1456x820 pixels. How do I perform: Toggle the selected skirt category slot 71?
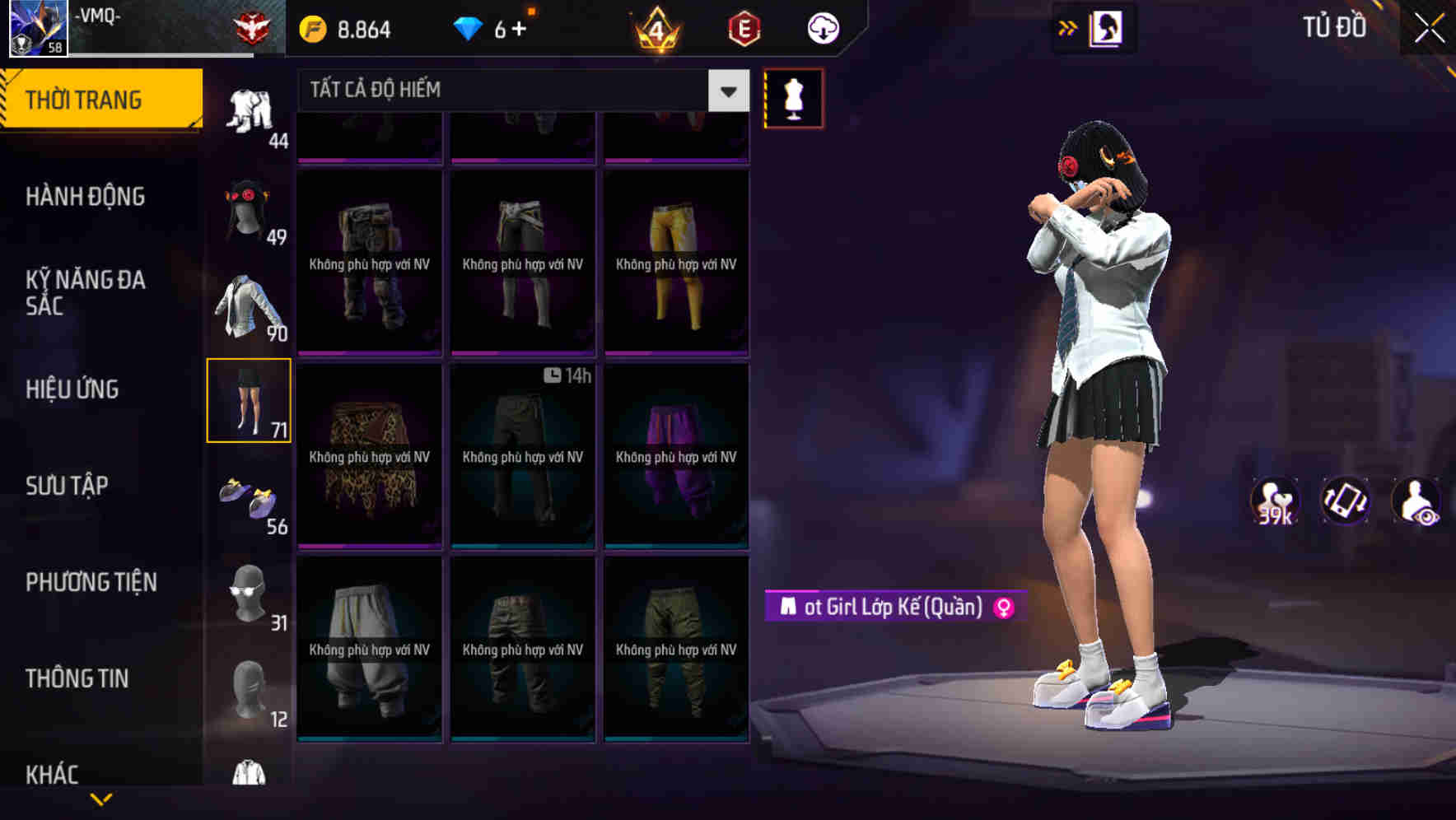(x=250, y=401)
